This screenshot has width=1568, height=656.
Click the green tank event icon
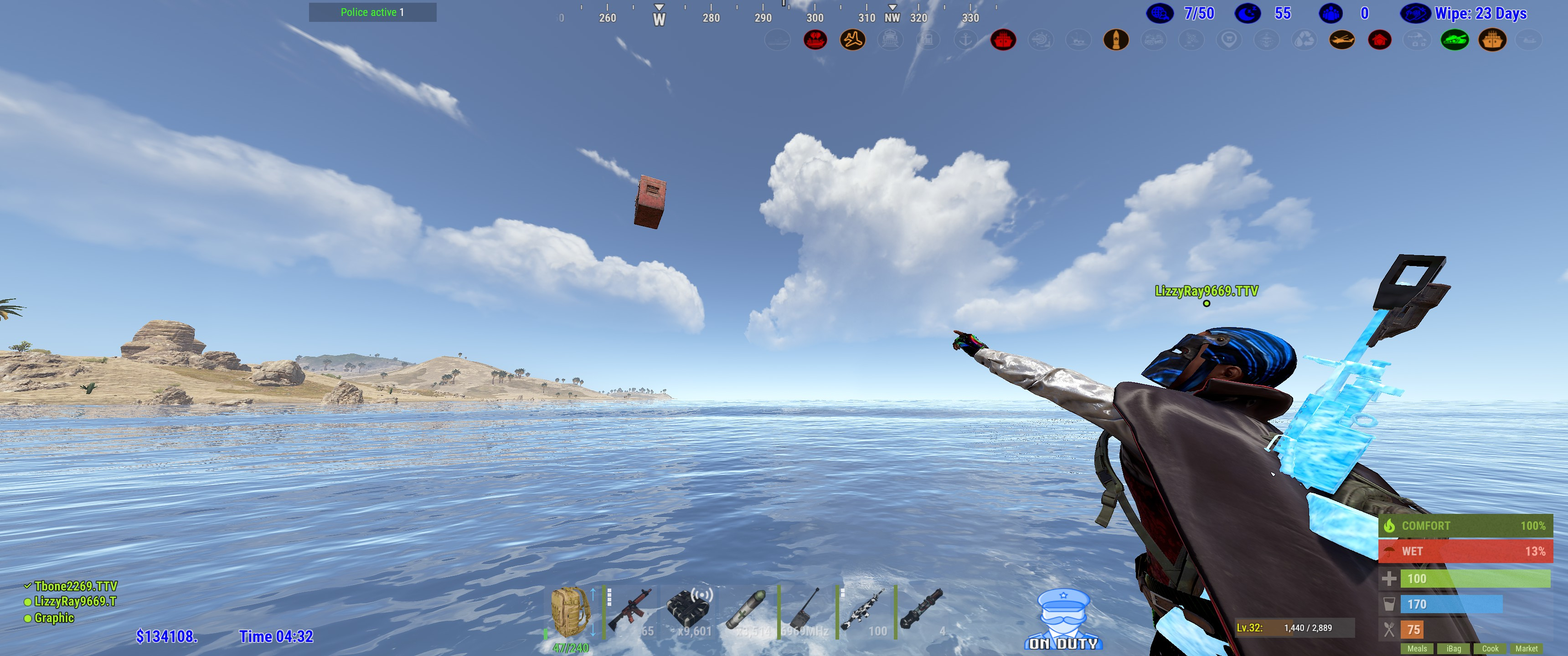tap(1454, 40)
